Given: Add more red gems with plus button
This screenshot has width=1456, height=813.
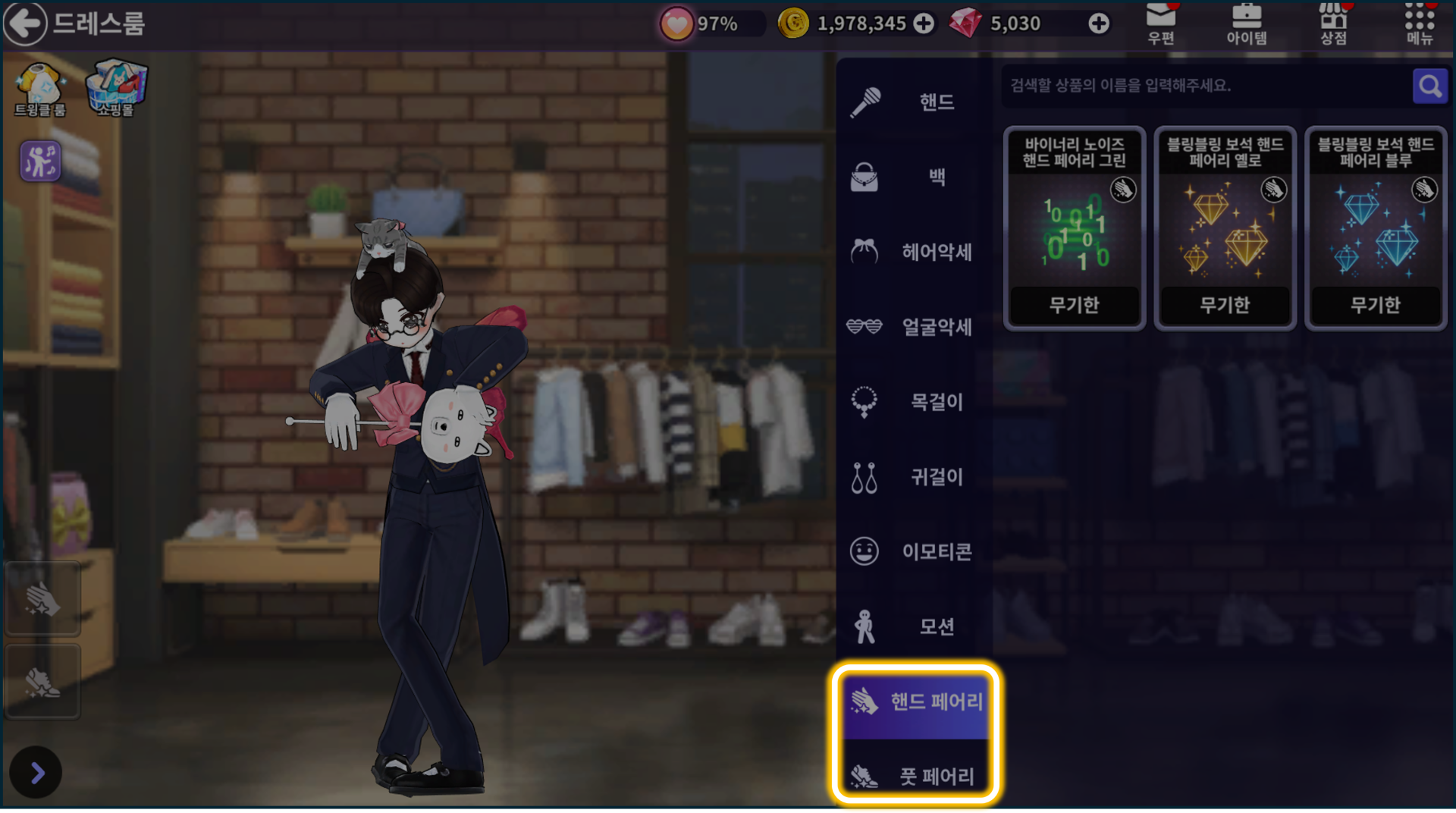Looking at the screenshot, I should pyautogui.click(x=1098, y=24).
